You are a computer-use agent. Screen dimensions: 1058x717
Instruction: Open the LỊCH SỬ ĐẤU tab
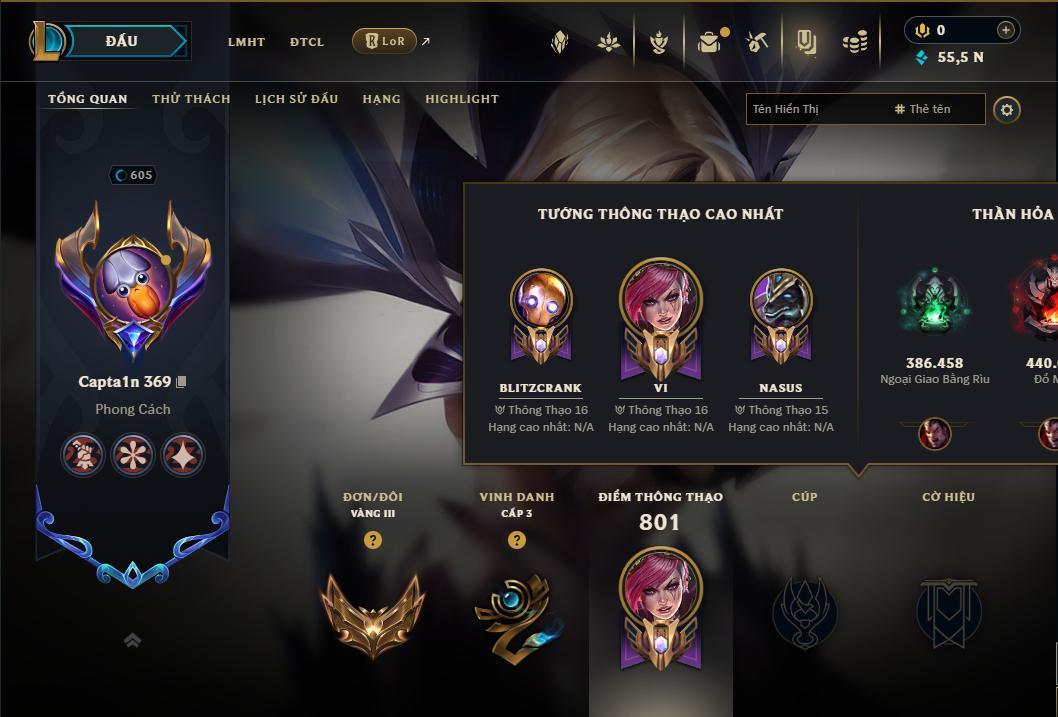(x=296, y=99)
